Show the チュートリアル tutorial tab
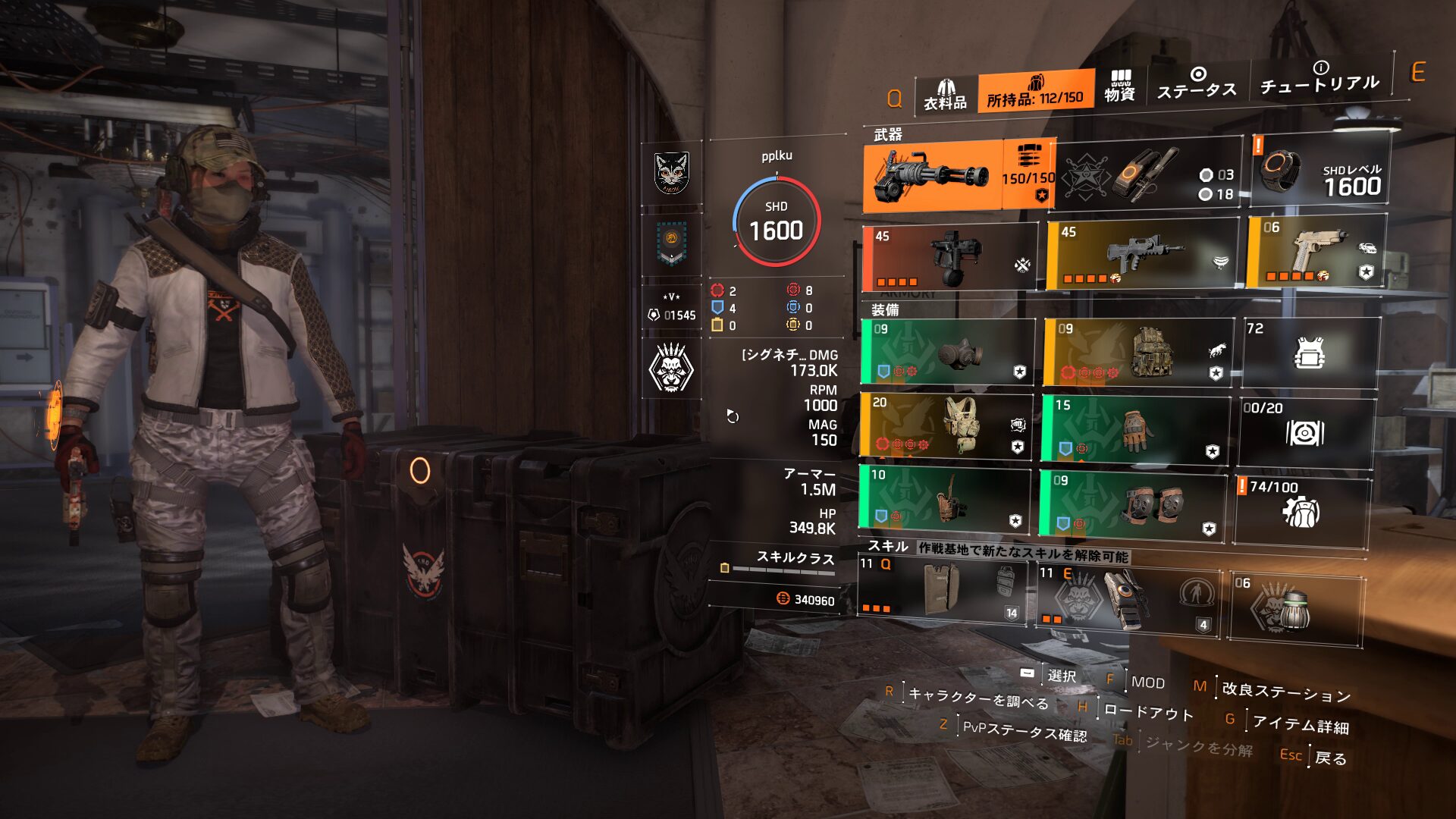1456x819 pixels. (x=1319, y=79)
